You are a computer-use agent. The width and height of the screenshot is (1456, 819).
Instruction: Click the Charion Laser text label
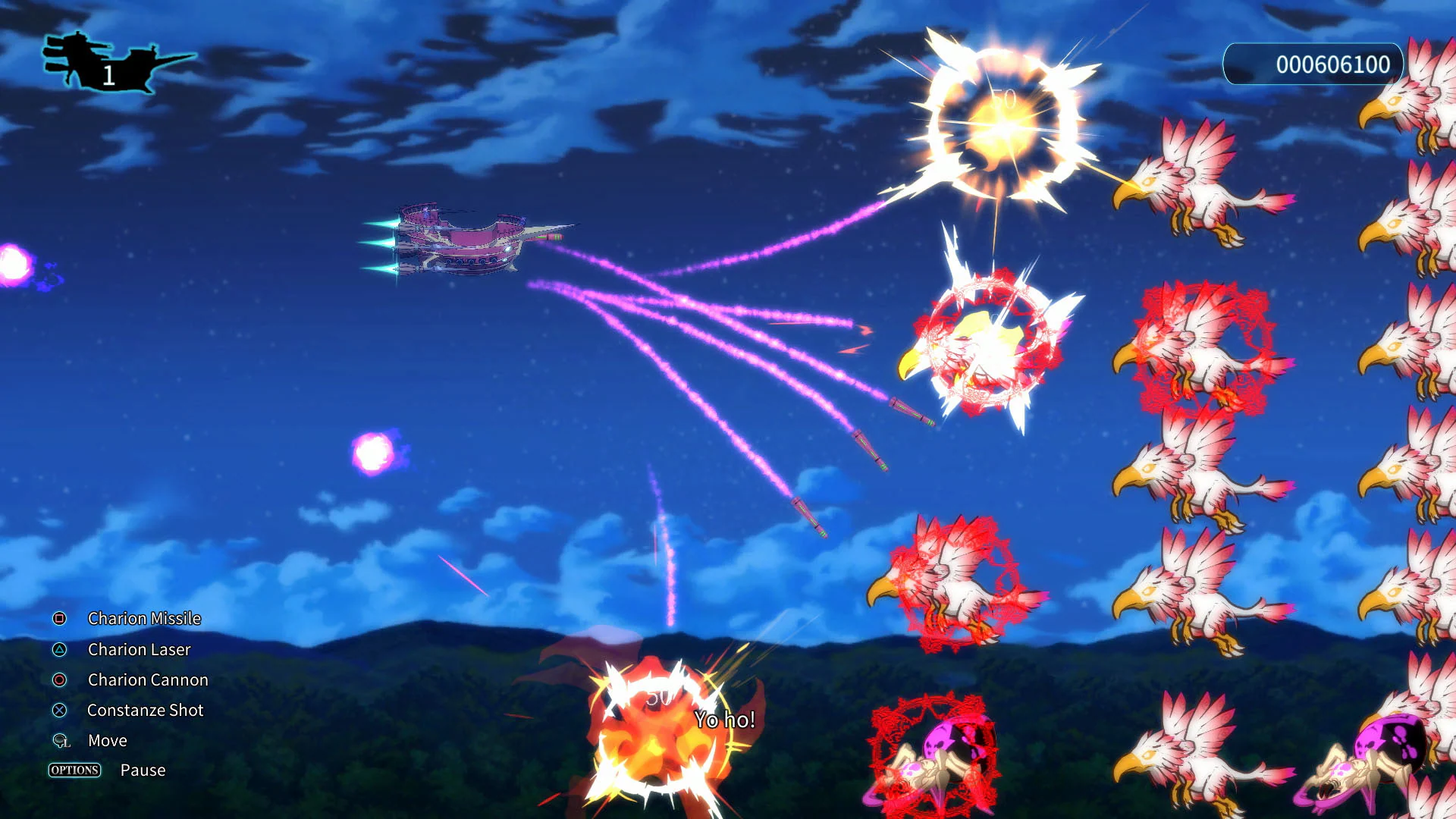[139, 650]
